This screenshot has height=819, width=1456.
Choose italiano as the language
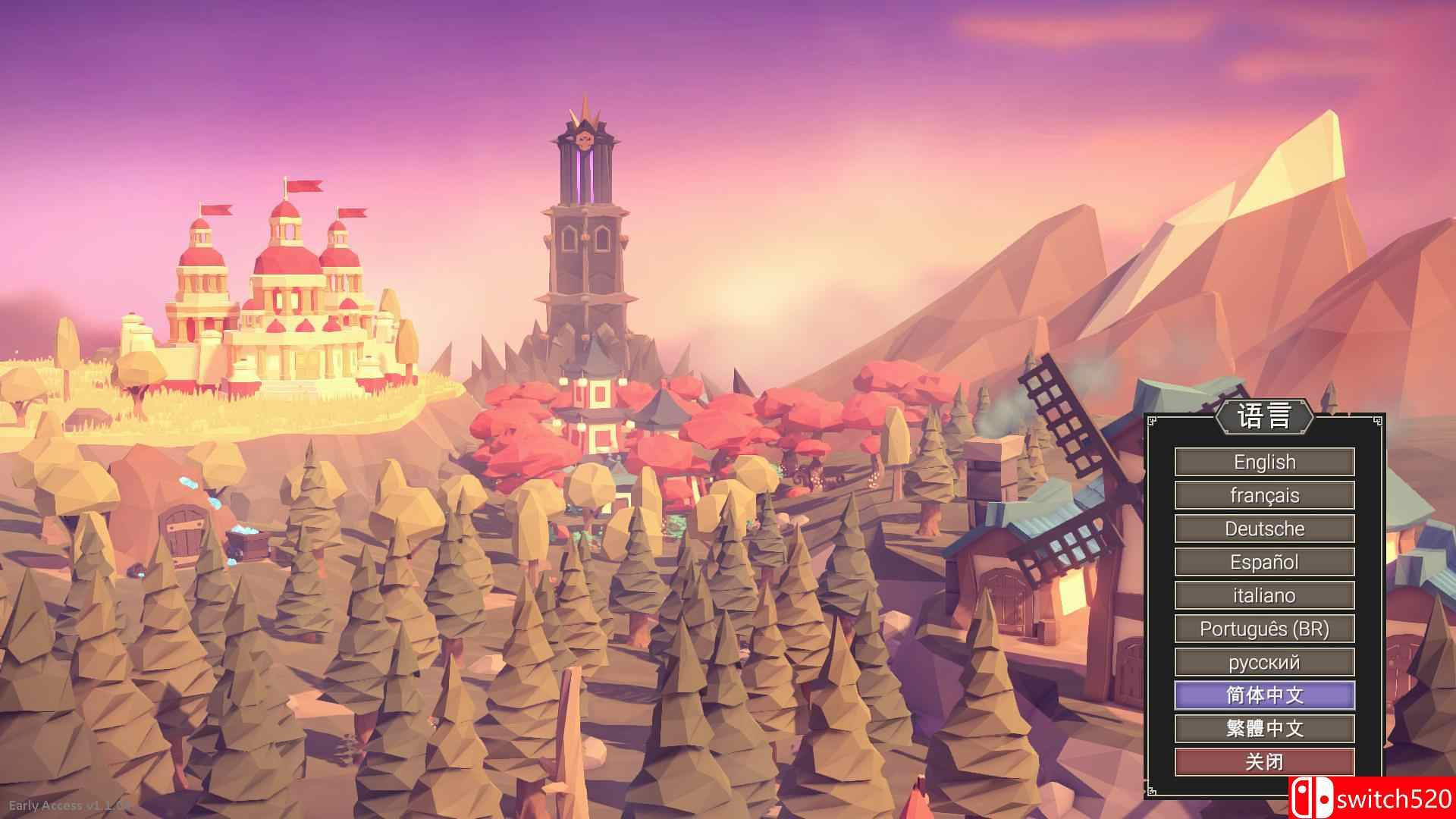(1263, 595)
